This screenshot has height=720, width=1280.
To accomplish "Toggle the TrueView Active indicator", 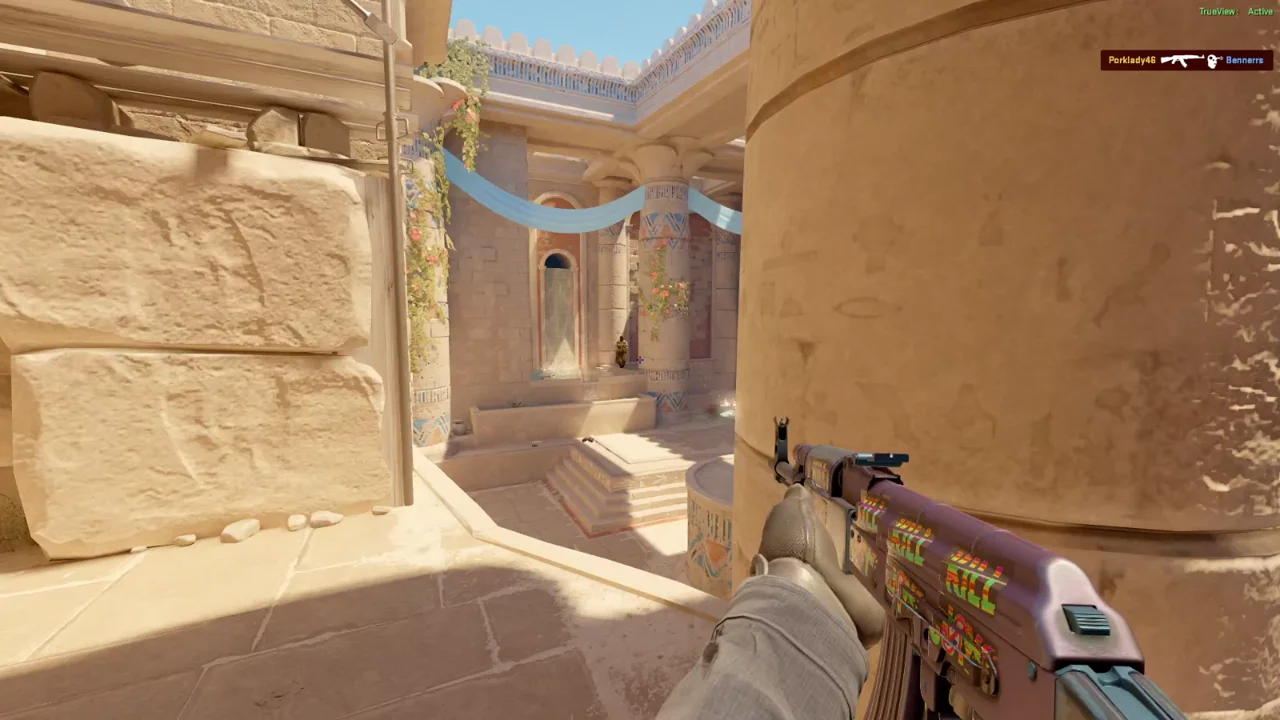I will (x=1235, y=12).
